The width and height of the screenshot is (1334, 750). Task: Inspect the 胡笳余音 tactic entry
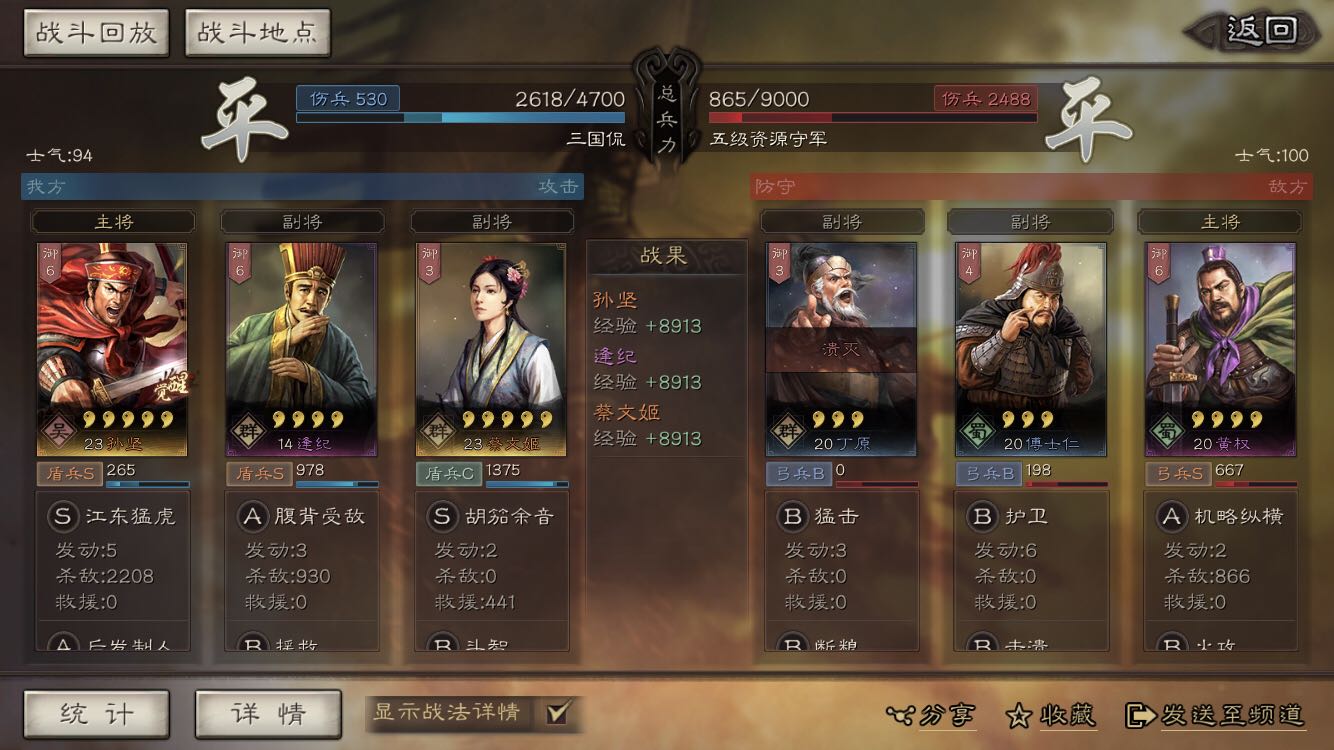[x=492, y=517]
